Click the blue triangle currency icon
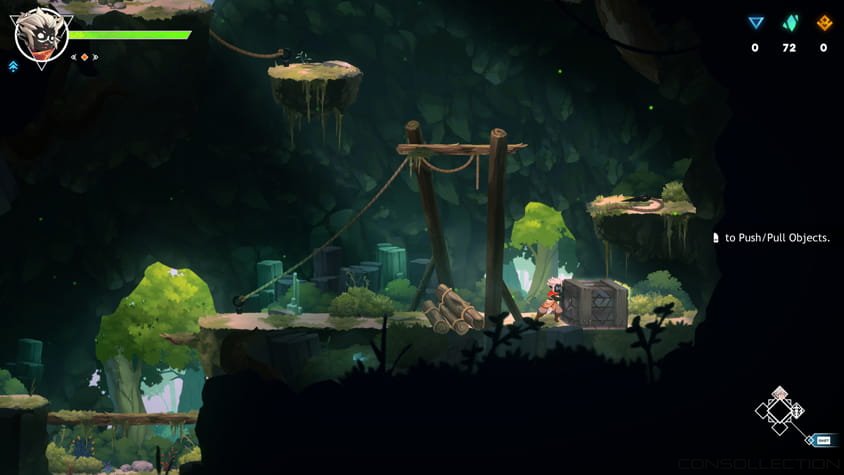 click(755, 23)
